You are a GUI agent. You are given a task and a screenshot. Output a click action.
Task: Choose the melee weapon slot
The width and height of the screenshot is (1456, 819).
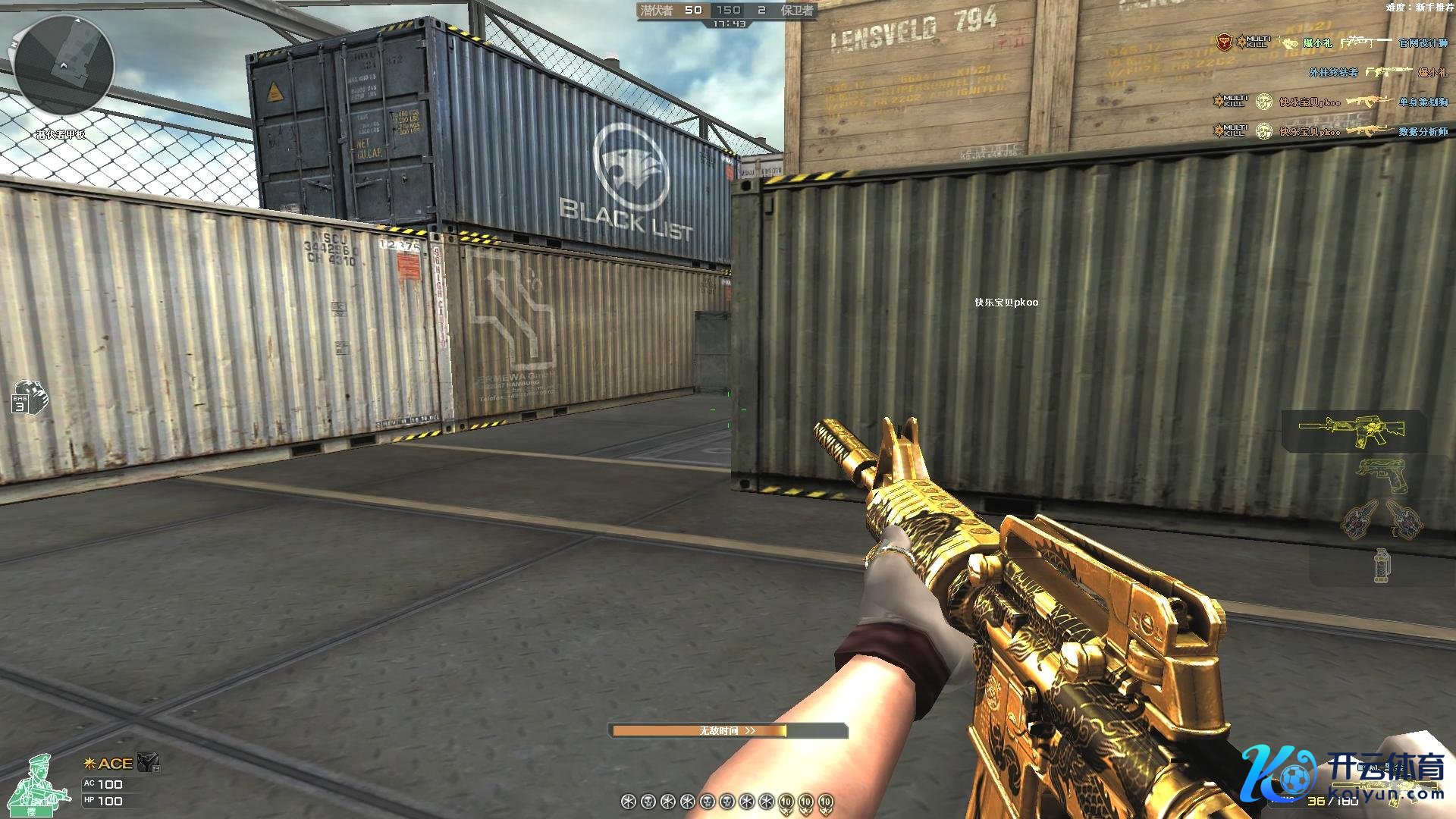pyautogui.click(x=1382, y=521)
